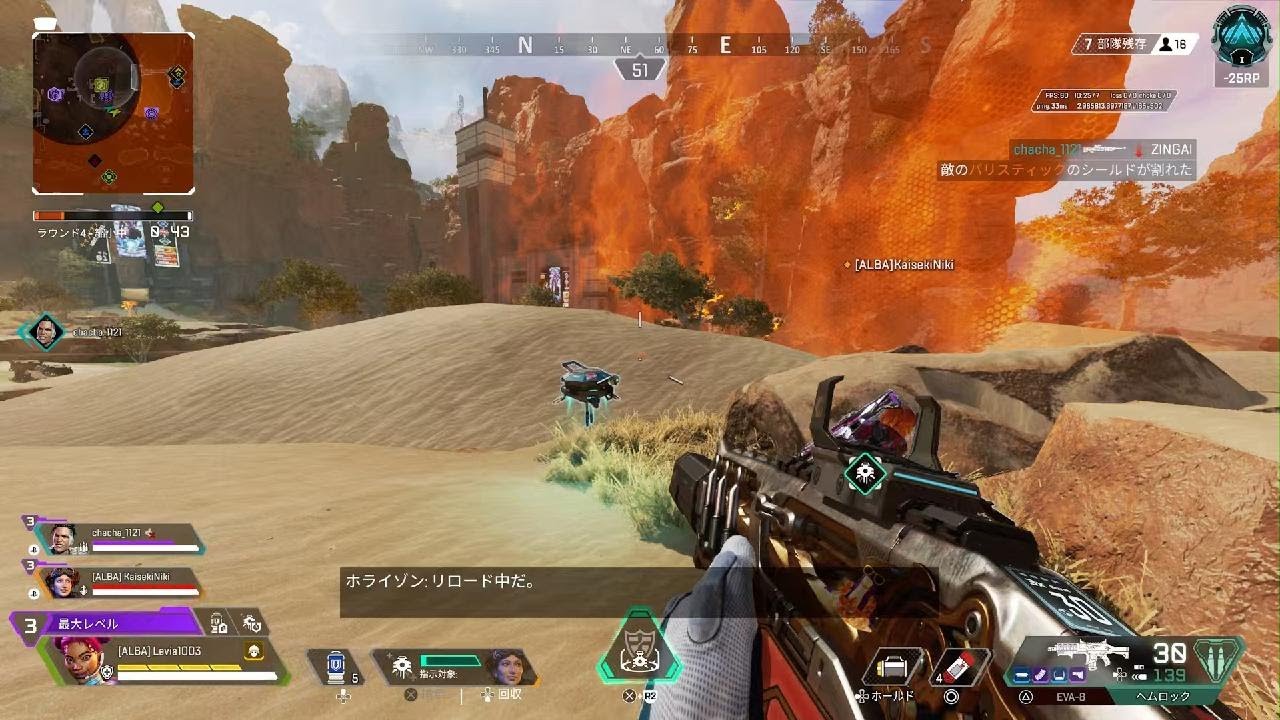Click the squads remaining counter
The height and width of the screenshot is (720, 1280).
coord(1110,45)
